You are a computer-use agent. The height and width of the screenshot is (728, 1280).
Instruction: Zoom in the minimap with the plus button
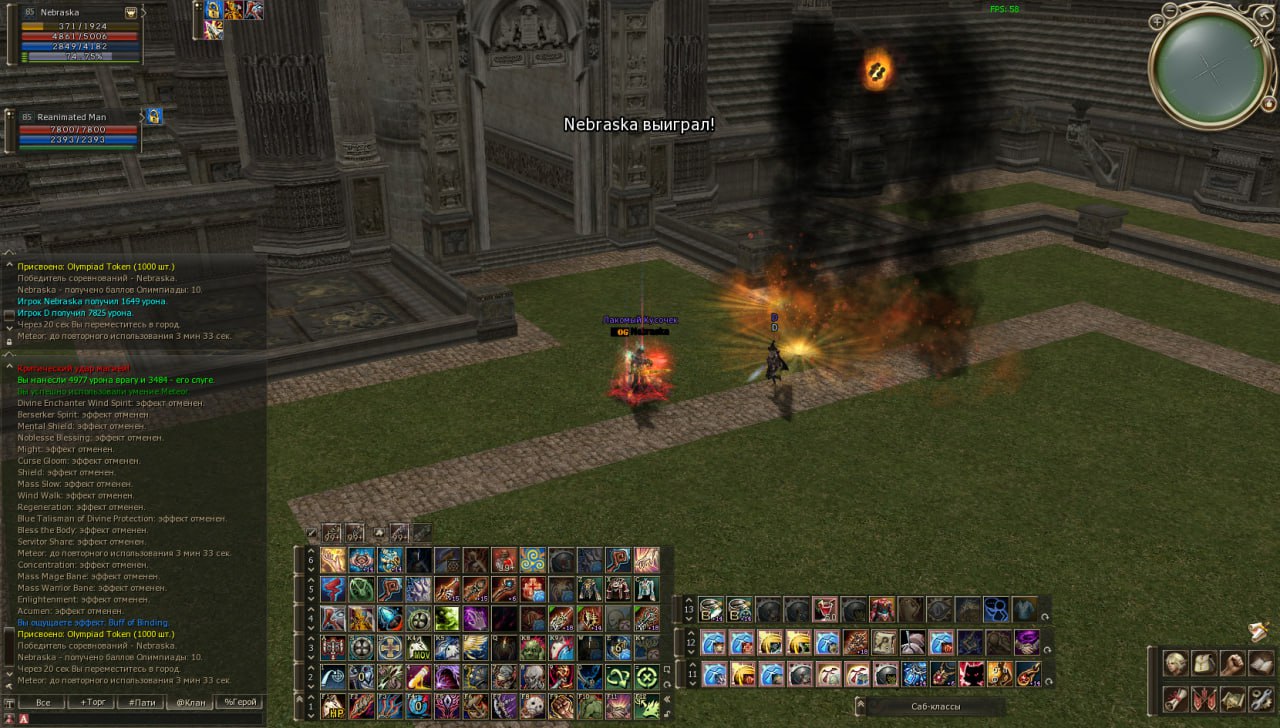click(1156, 21)
